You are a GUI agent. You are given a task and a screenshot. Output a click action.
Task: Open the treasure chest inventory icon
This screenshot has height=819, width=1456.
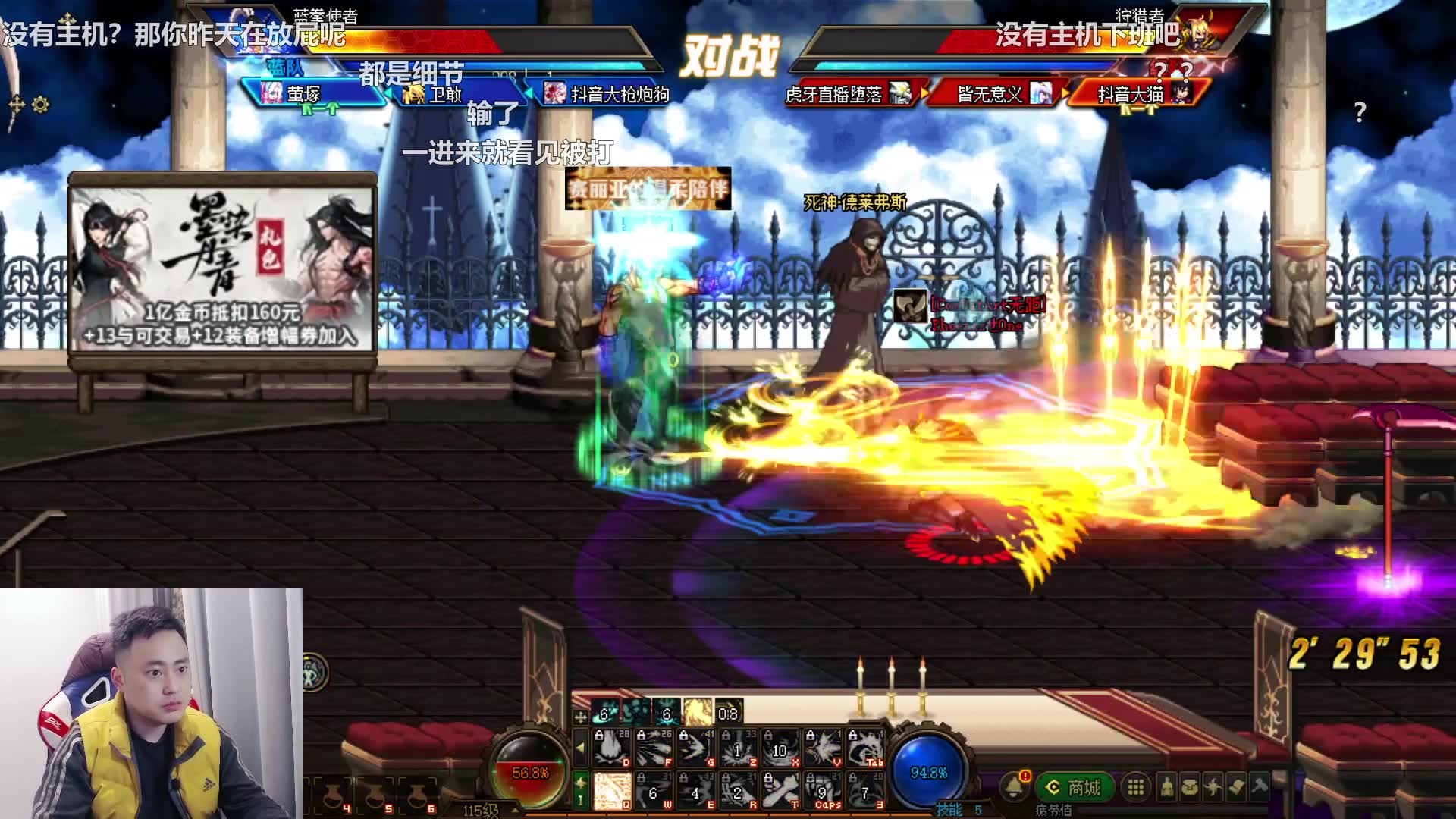(x=1190, y=788)
